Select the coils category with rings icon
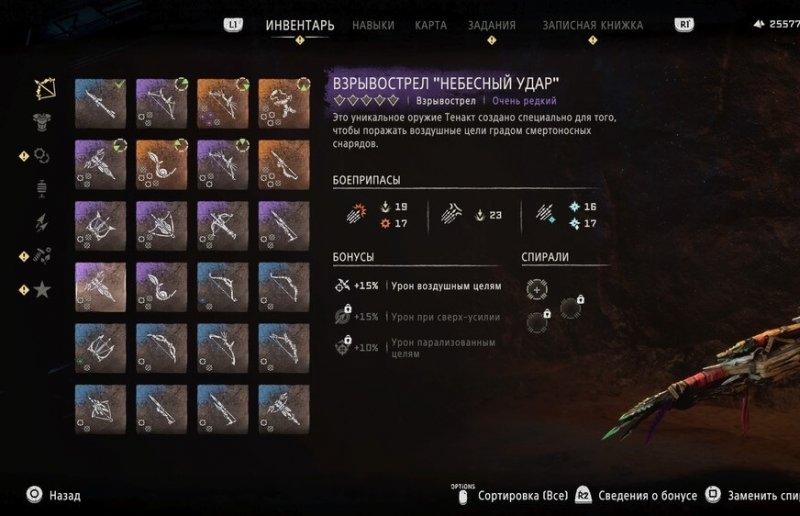800x516 pixels. (43, 155)
